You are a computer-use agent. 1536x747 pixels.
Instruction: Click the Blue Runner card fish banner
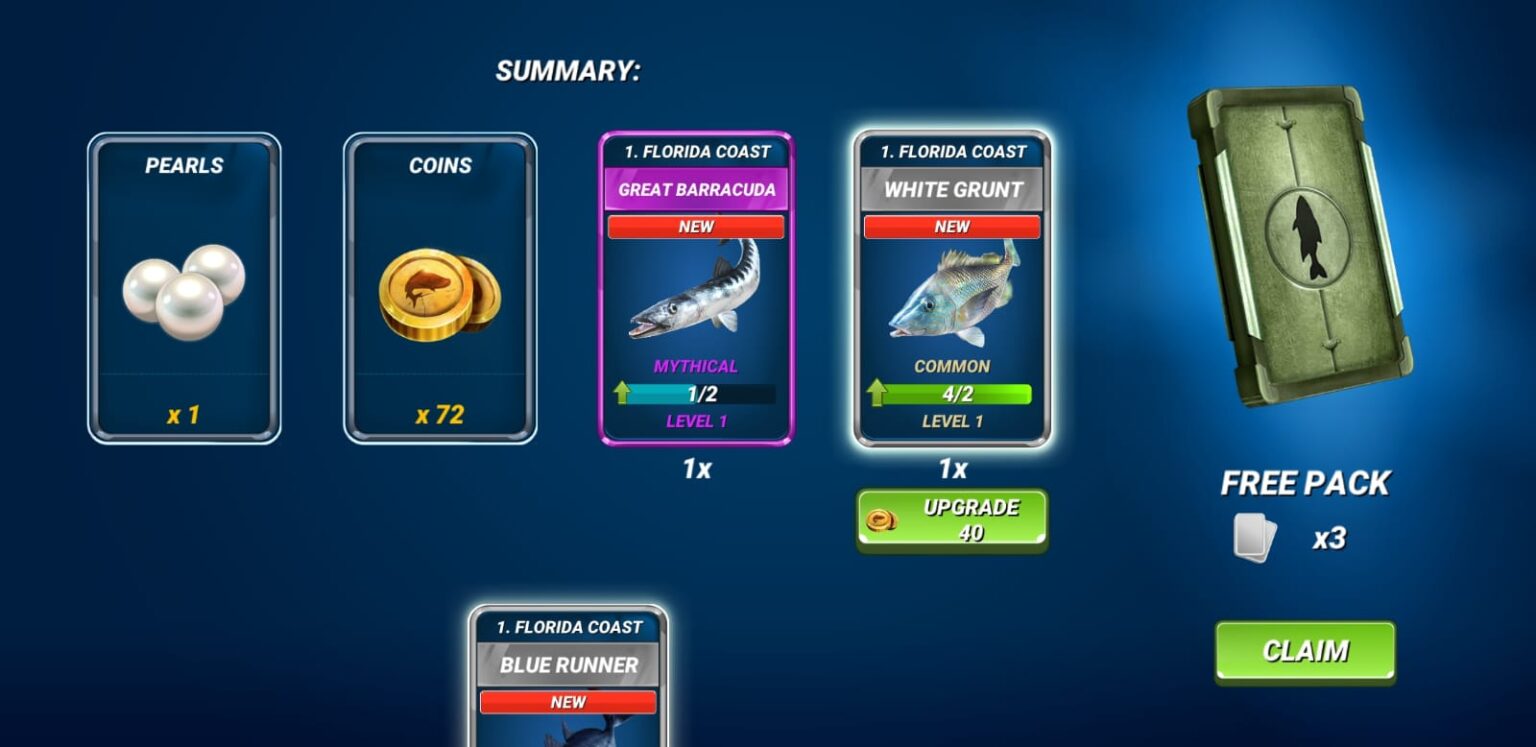566,663
